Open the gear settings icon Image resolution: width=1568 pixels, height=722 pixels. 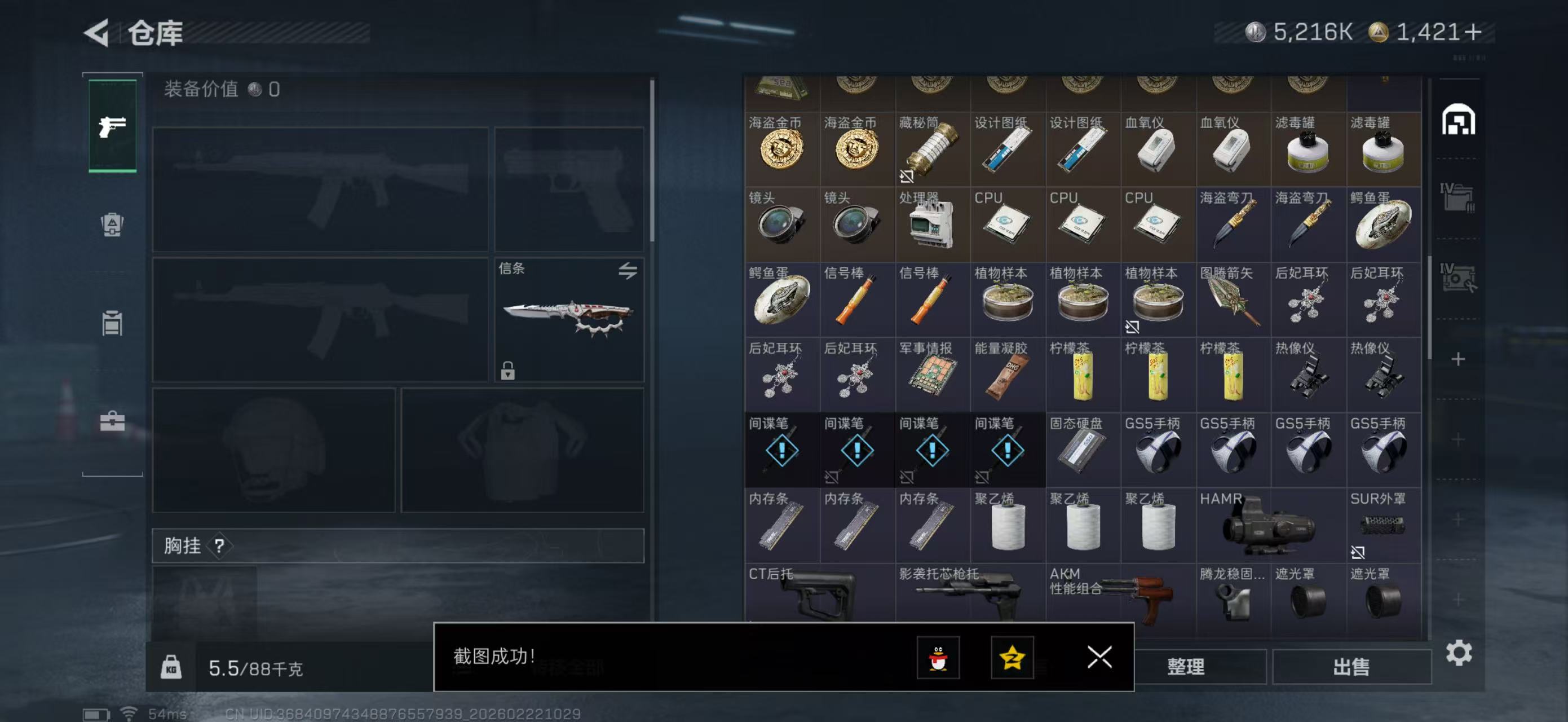click(x=1459, y=653)
